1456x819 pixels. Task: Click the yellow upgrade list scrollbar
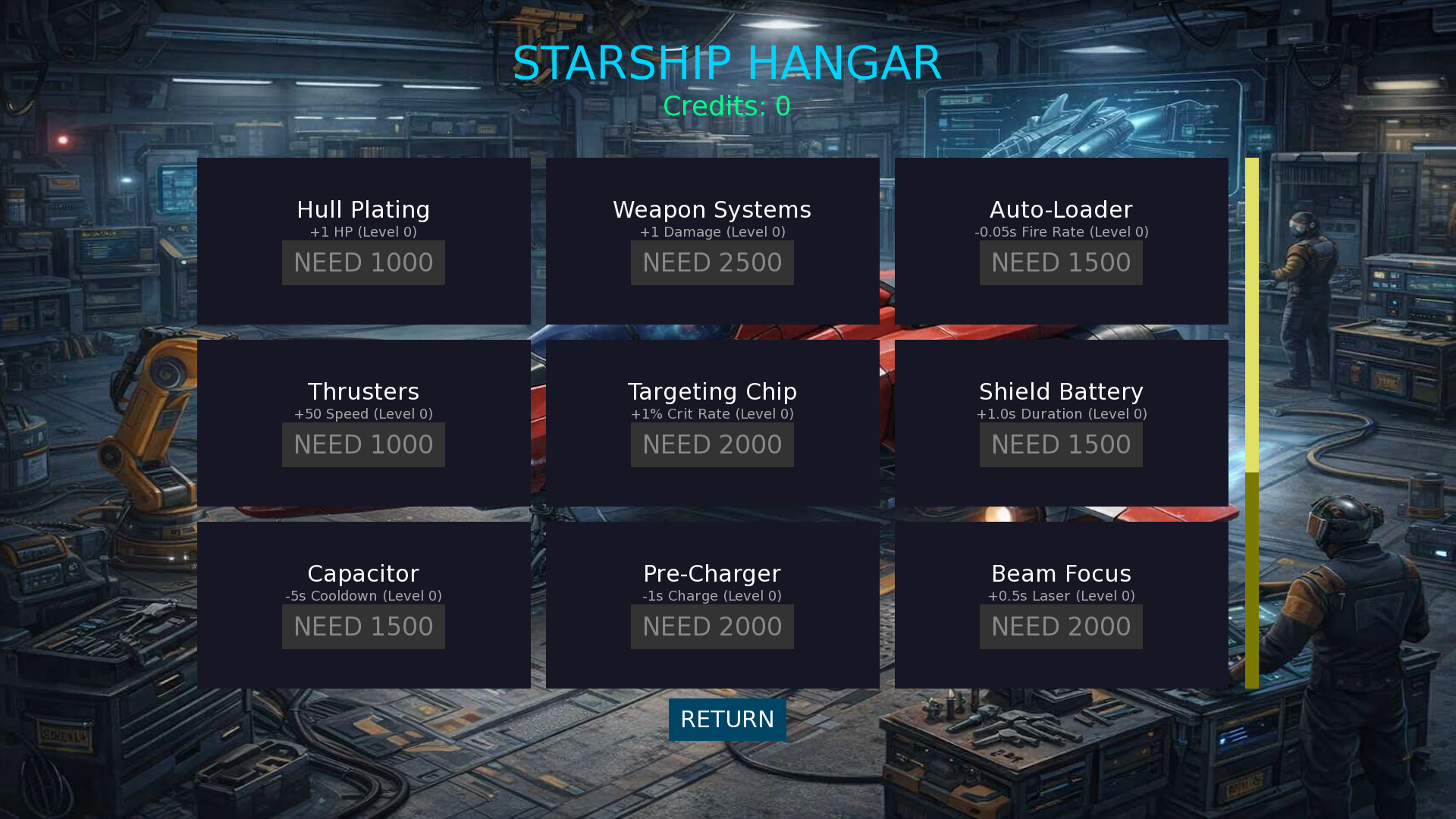coord(1251,315)
